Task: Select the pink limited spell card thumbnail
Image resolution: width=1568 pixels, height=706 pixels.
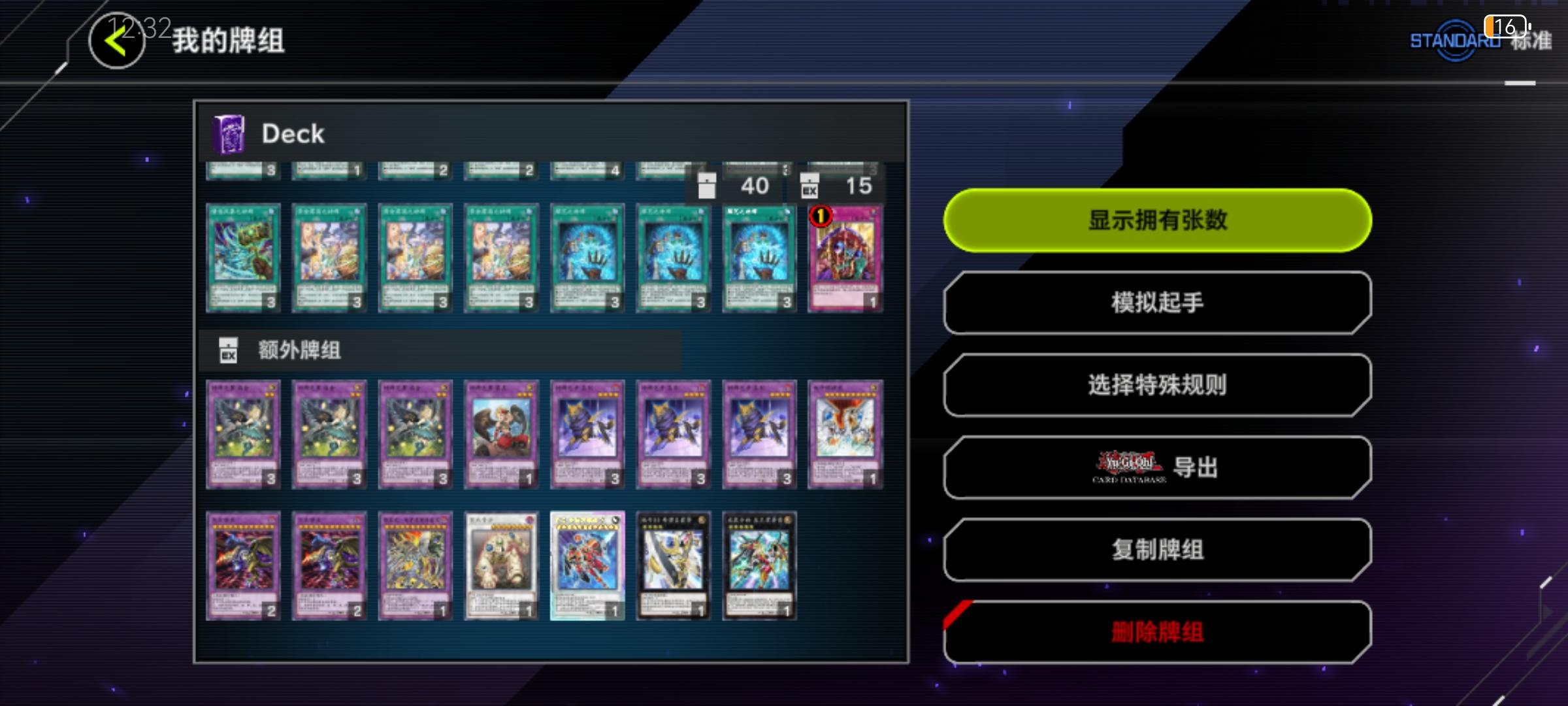Action: [x=845, y=258]
